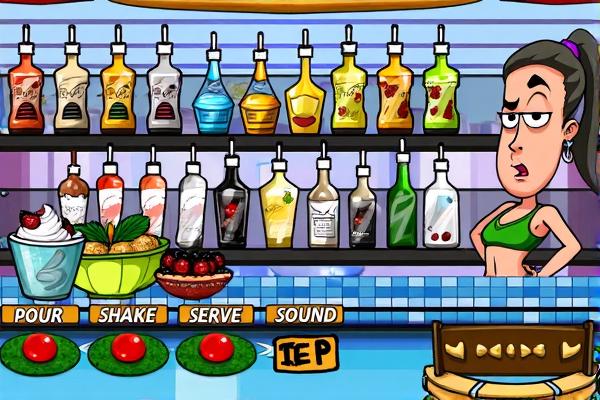600x400 pixels.
Task: Select the lime green bottle on the top shelf
Action: [440, 92]
